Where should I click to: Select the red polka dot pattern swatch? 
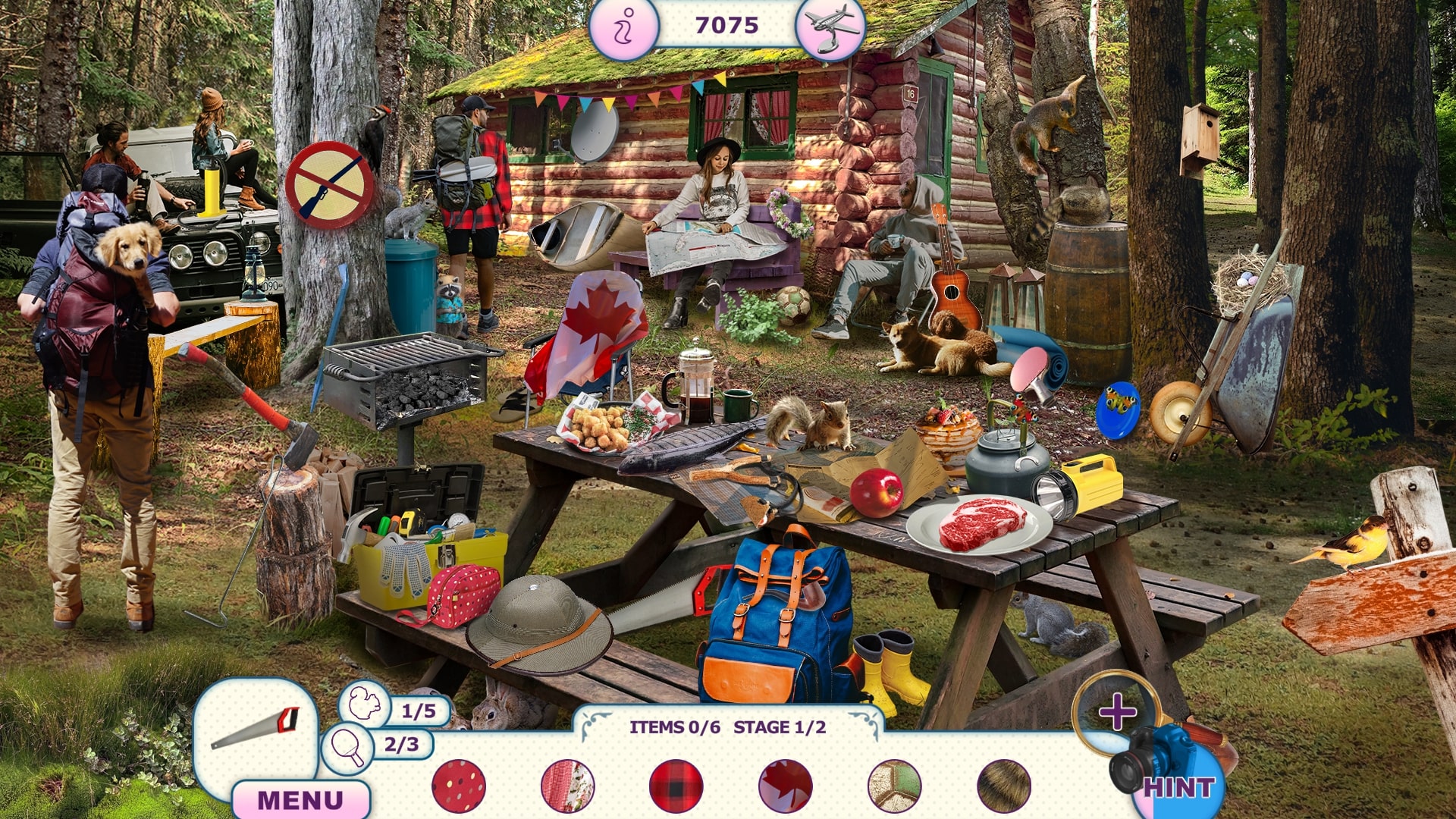click(x=459, y=786)
